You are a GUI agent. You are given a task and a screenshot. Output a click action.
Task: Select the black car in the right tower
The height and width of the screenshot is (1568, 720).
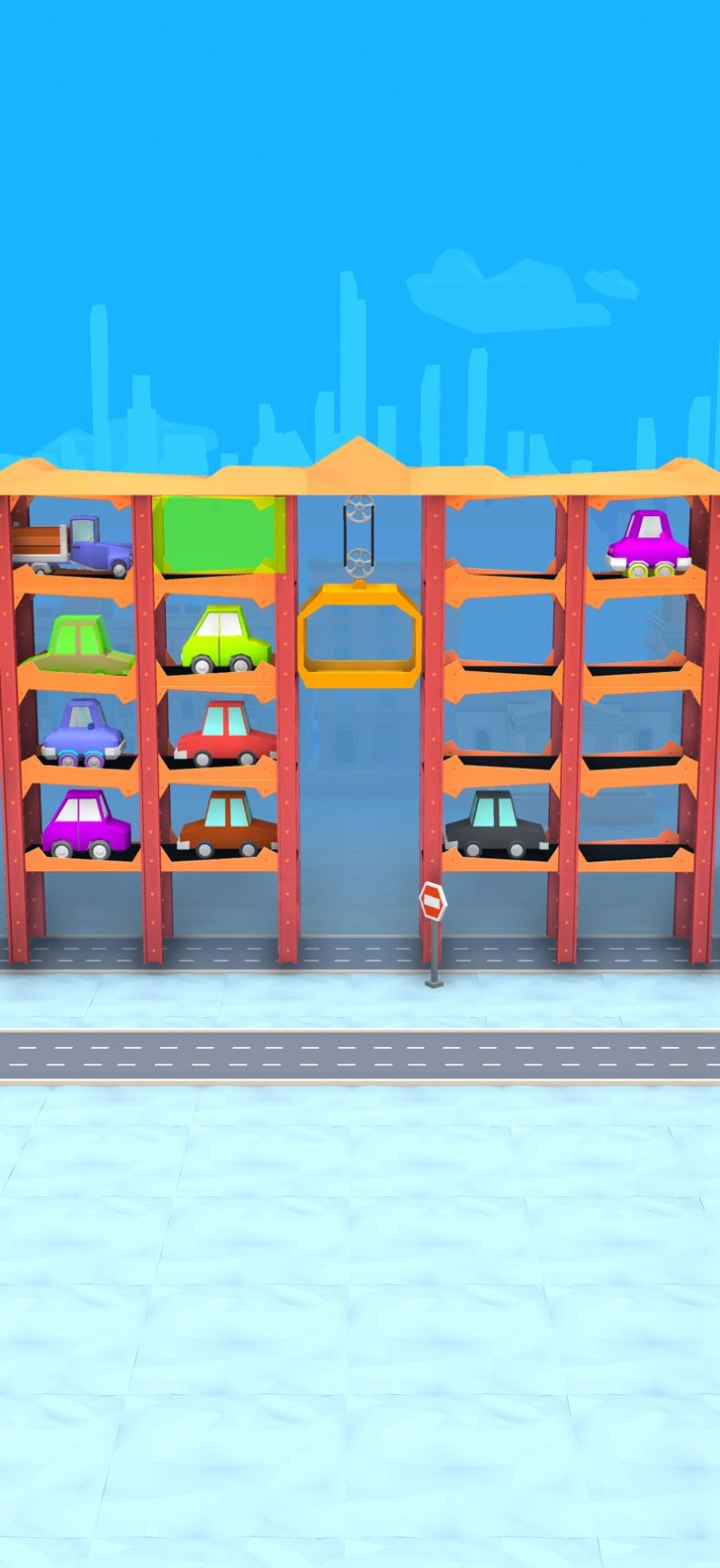click(496, 823)
